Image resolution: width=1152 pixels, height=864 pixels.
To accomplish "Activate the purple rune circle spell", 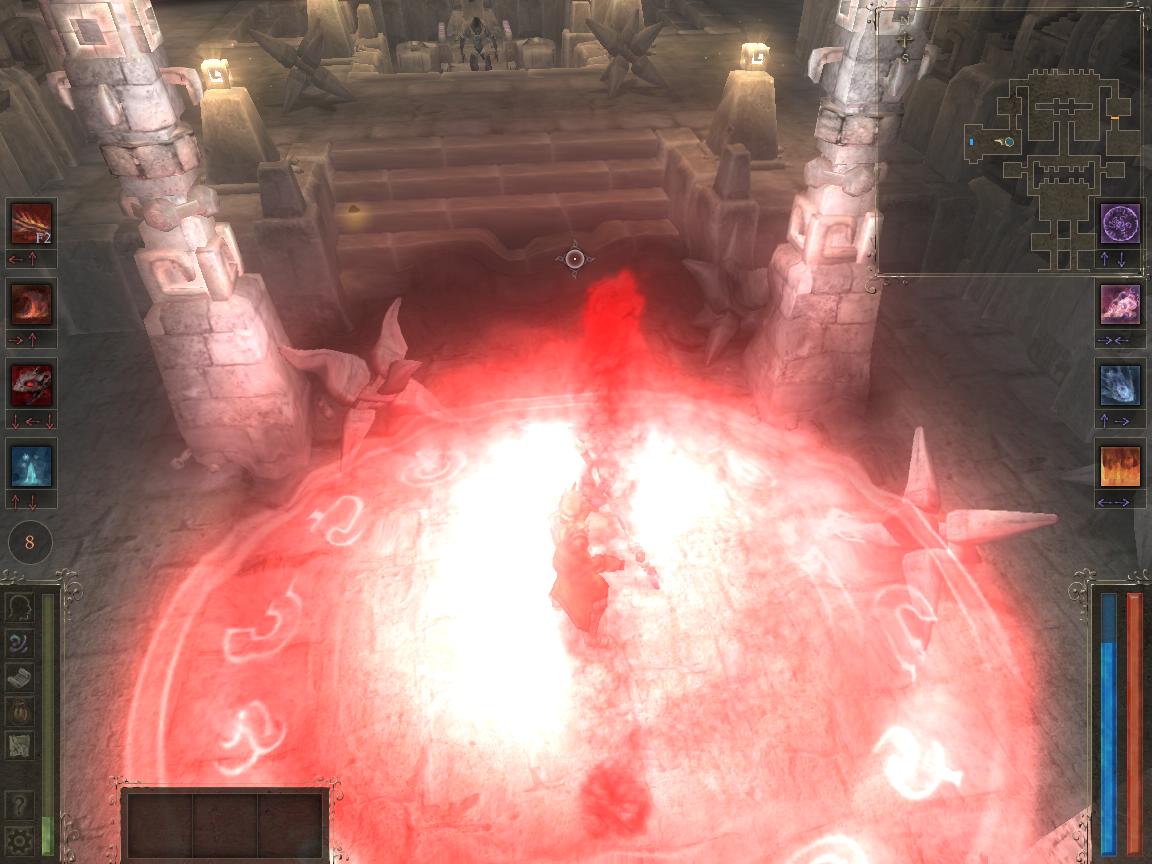I will [1120, 223].
